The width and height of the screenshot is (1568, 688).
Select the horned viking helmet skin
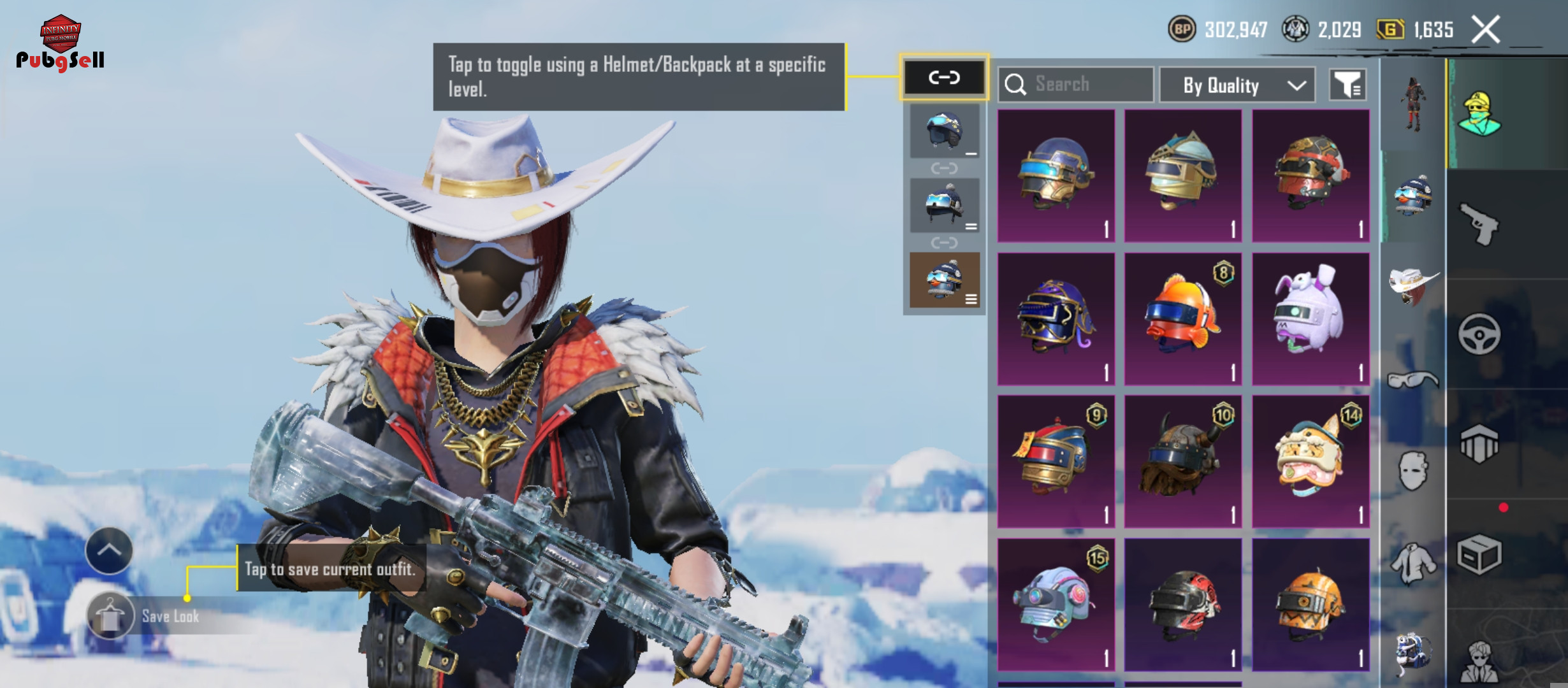1183,461
